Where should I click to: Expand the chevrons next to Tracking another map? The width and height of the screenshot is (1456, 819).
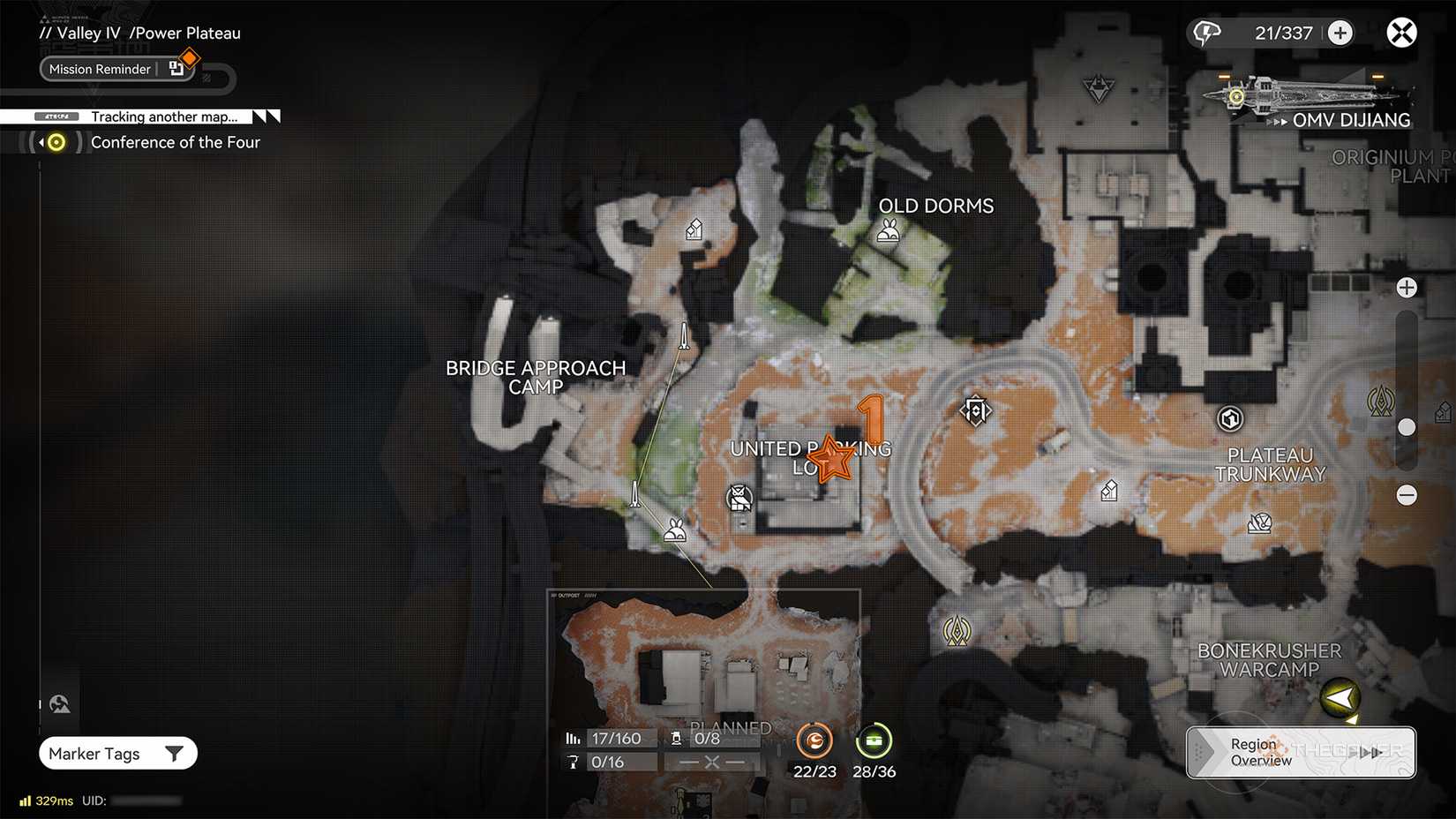pyautogui.click(x=264, y=116)
